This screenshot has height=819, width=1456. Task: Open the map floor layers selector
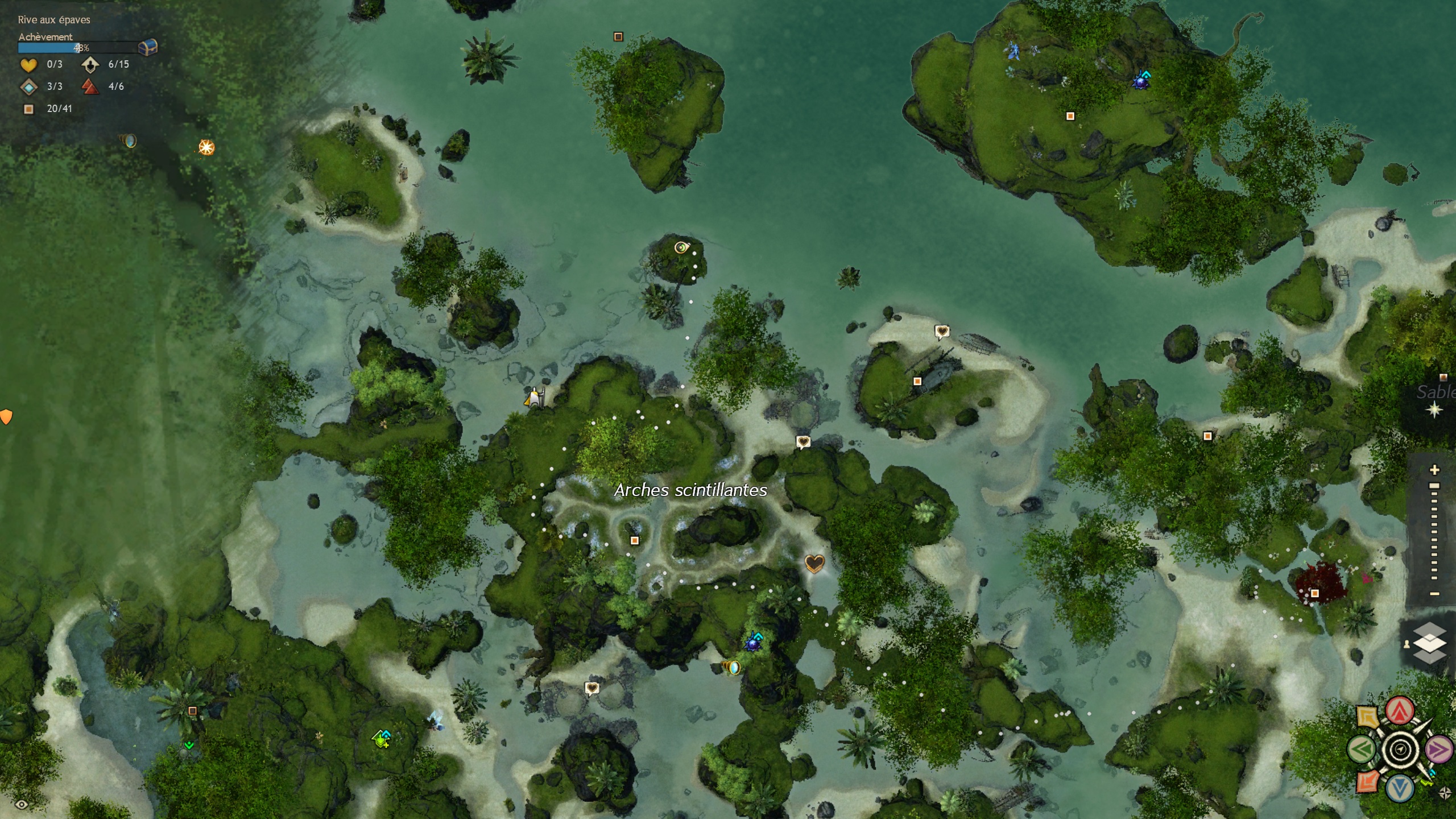point(1429,643)
